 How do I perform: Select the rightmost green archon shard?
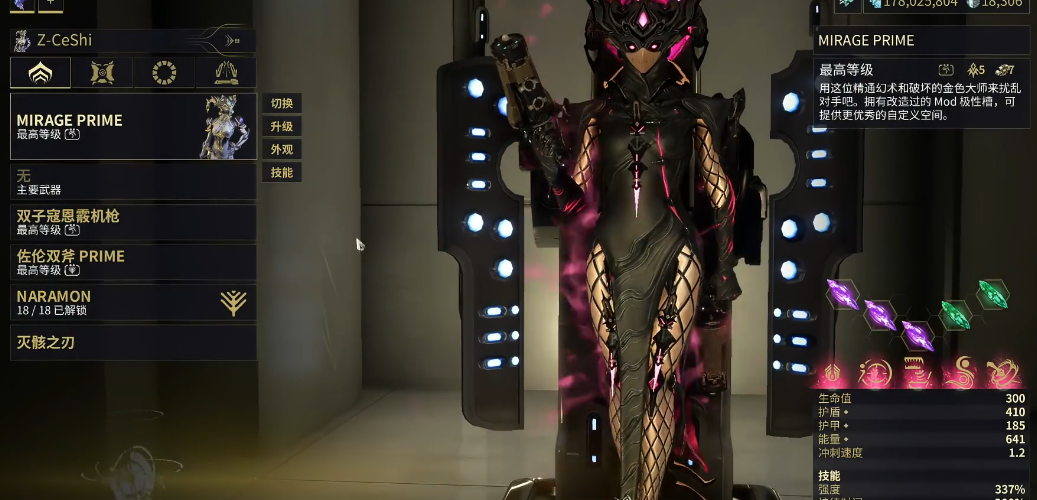pyautogui.click(x=992, y=293)
